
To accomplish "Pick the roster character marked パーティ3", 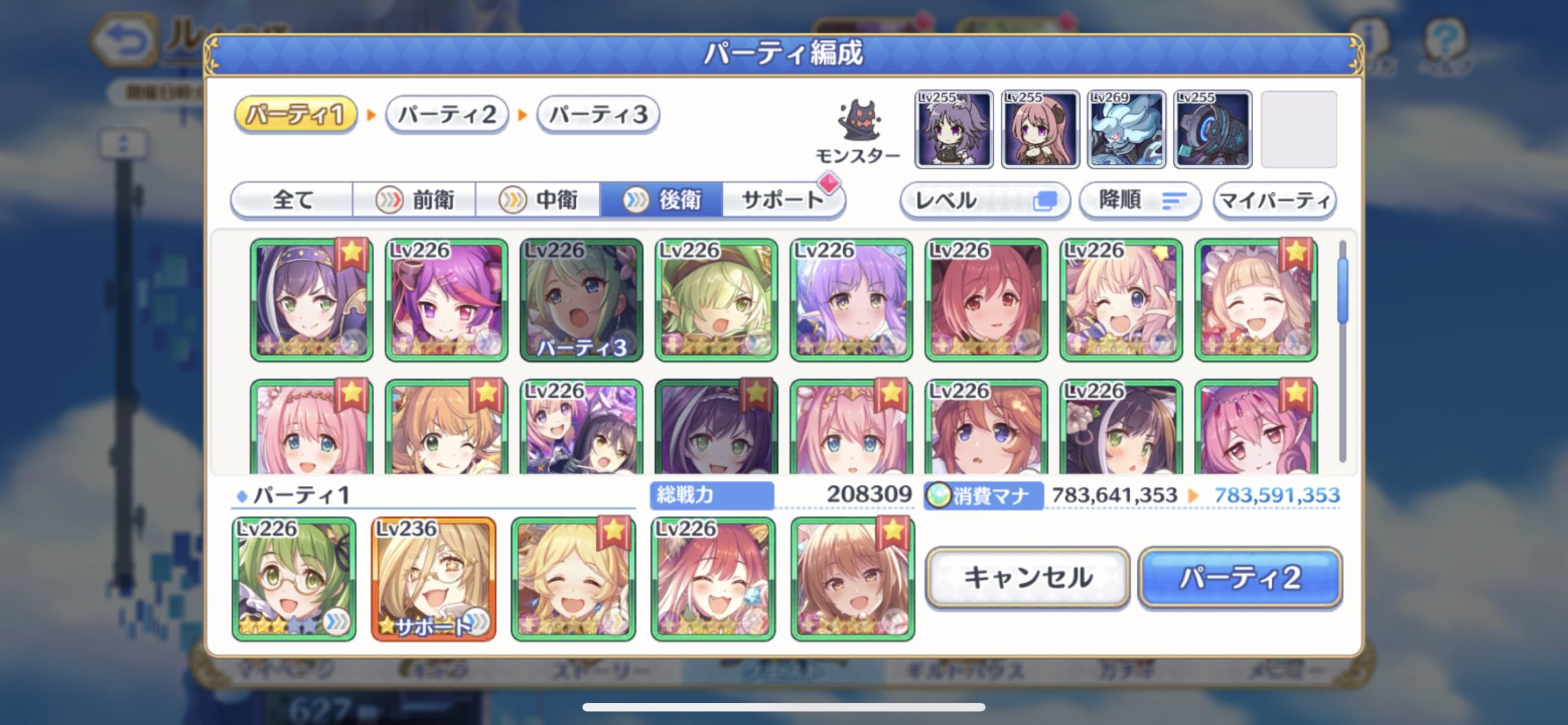I will 581,300.
